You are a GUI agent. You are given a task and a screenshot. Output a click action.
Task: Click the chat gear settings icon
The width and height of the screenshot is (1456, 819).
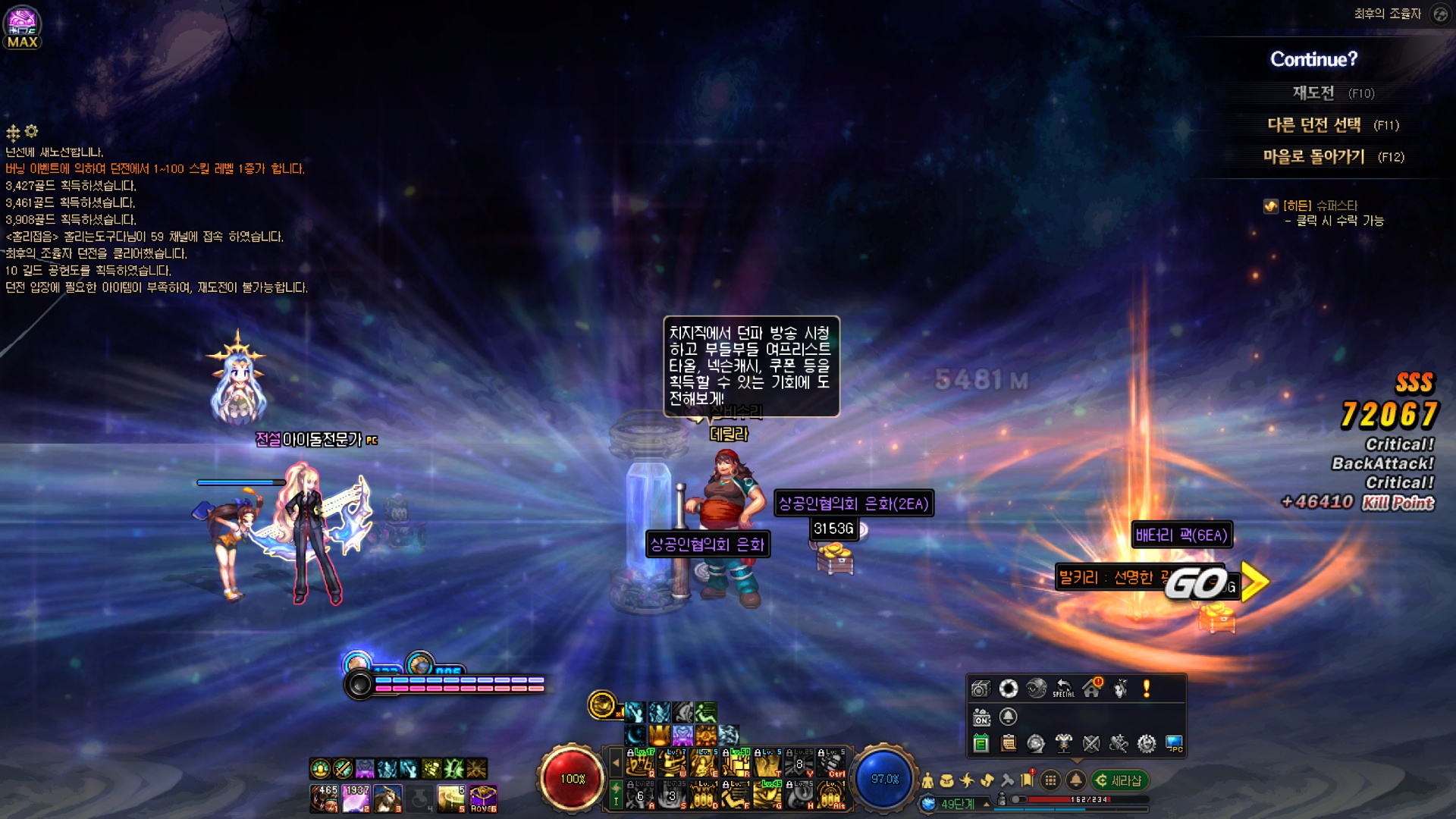click(31, 131)
